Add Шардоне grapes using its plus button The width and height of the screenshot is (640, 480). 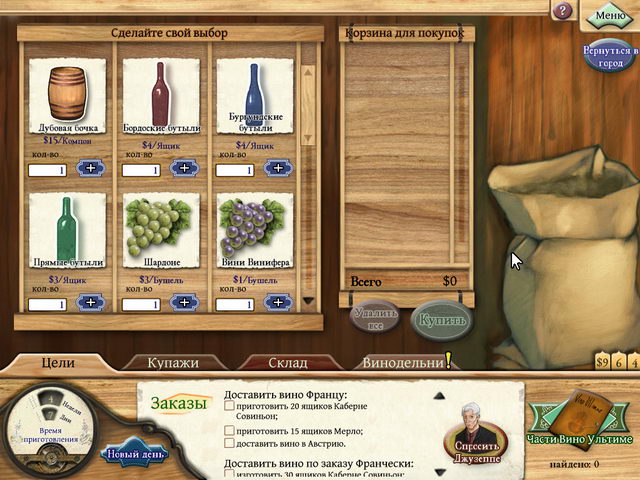185,302
